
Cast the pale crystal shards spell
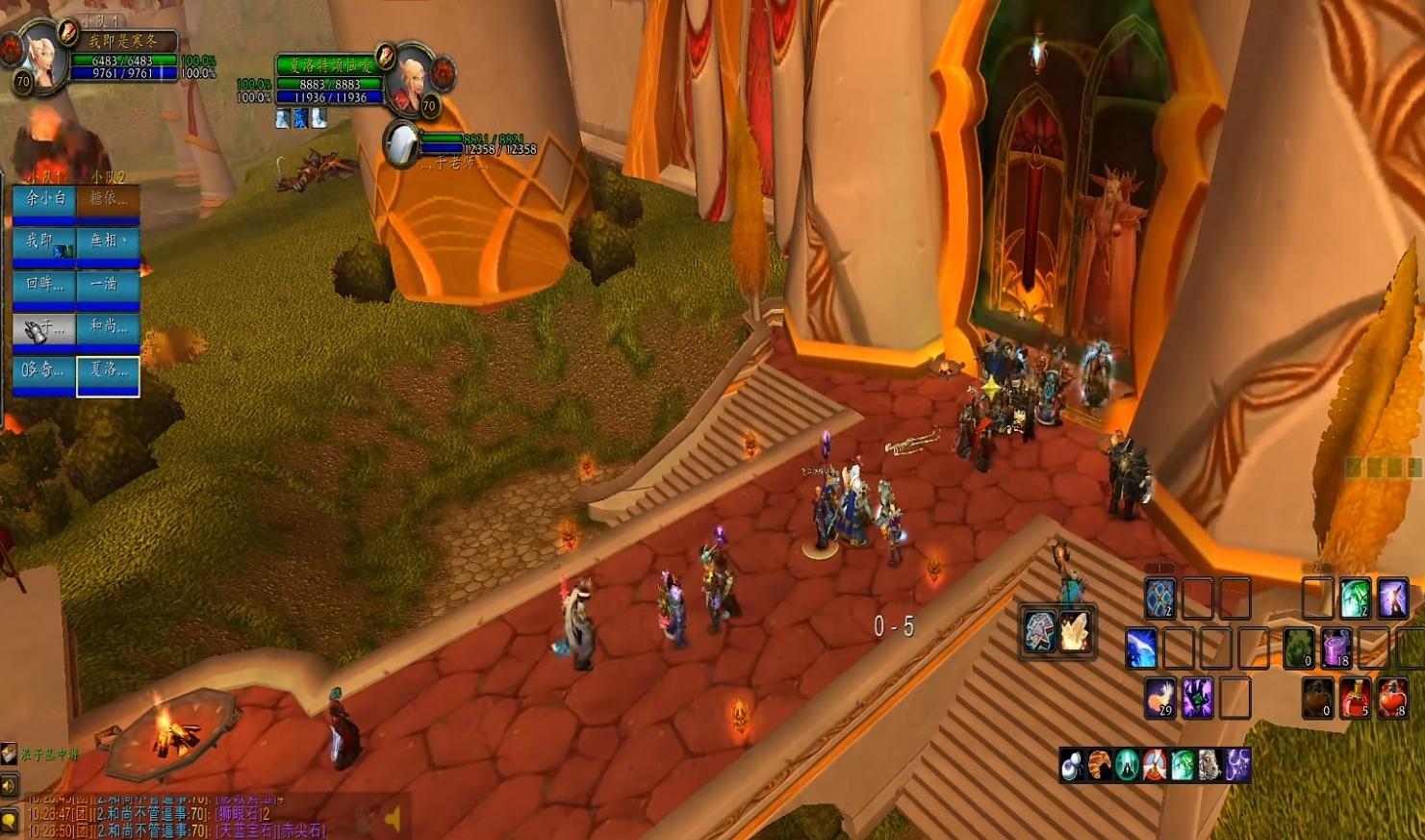pos(1076,632)
